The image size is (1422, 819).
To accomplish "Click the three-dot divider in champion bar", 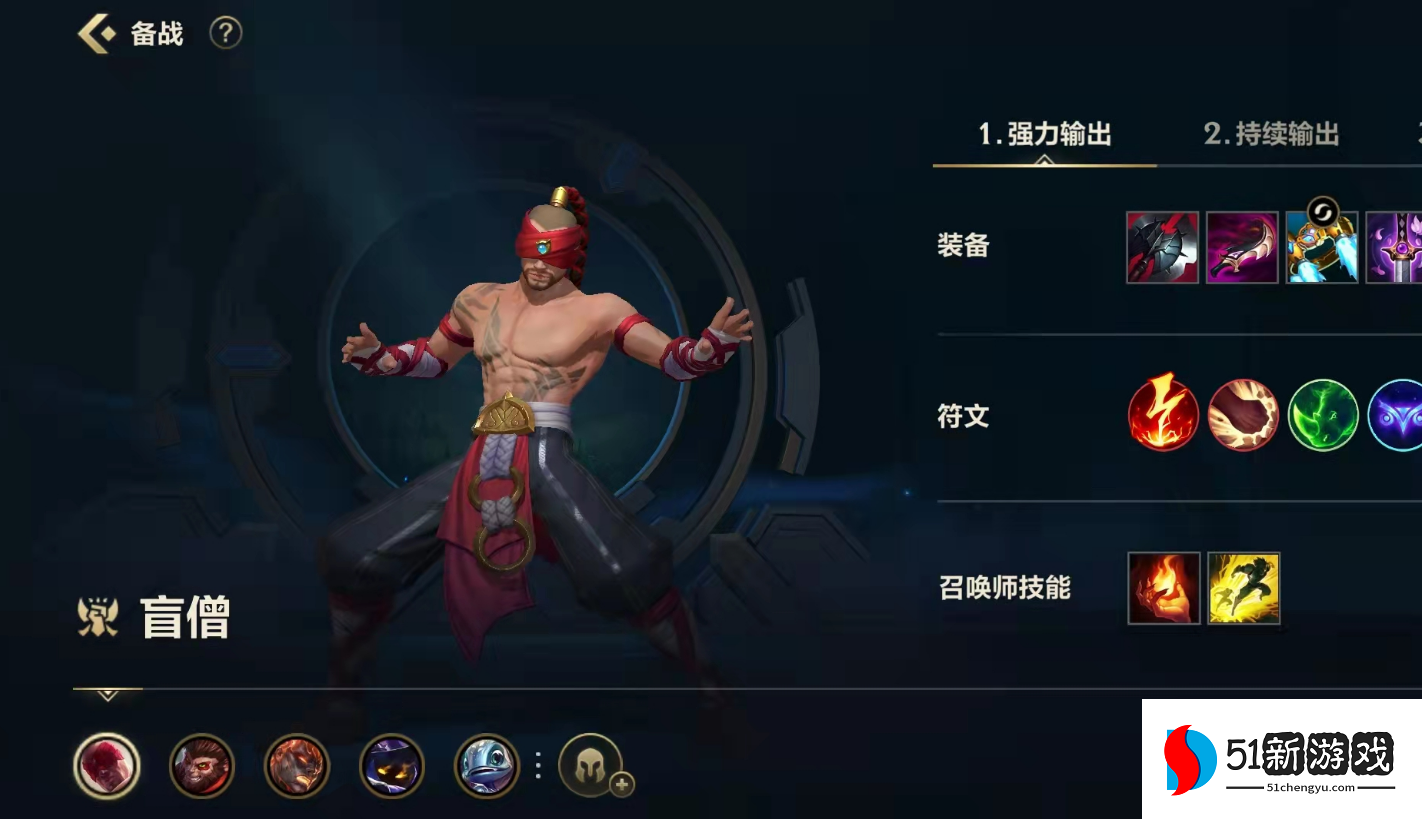I will [x=537, y=766].
